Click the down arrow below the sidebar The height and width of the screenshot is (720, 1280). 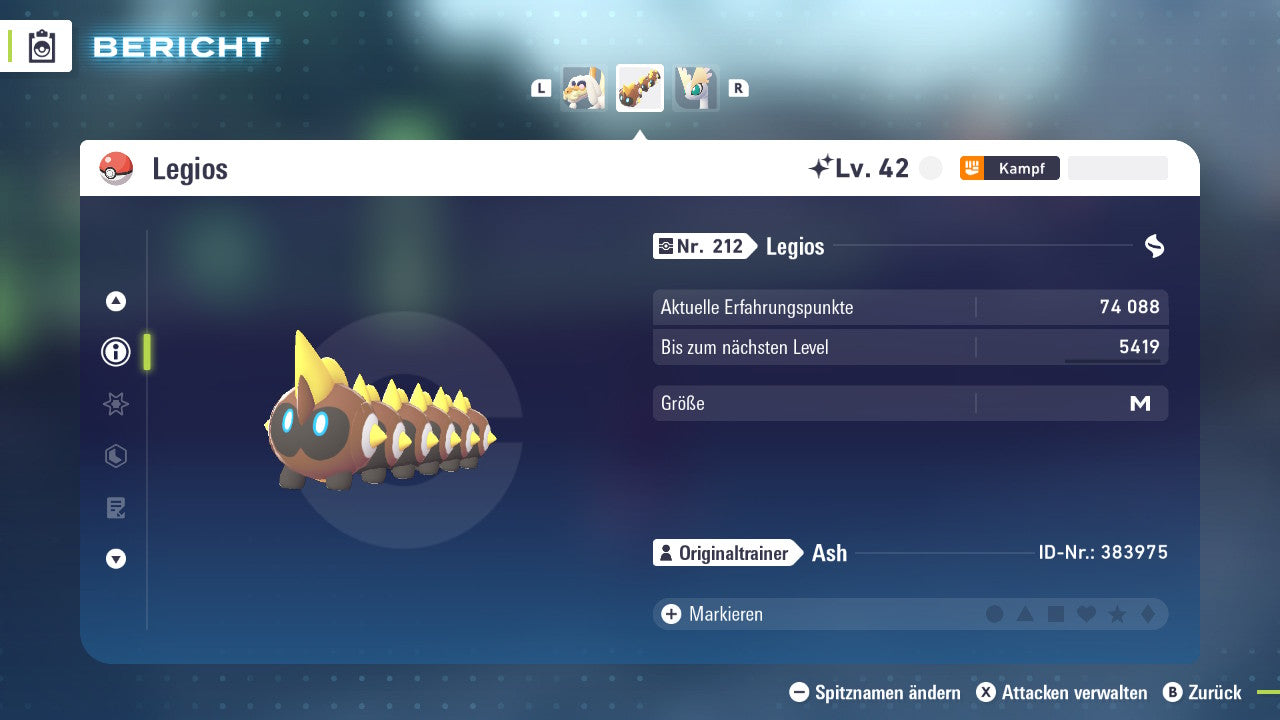pos(116,559)
